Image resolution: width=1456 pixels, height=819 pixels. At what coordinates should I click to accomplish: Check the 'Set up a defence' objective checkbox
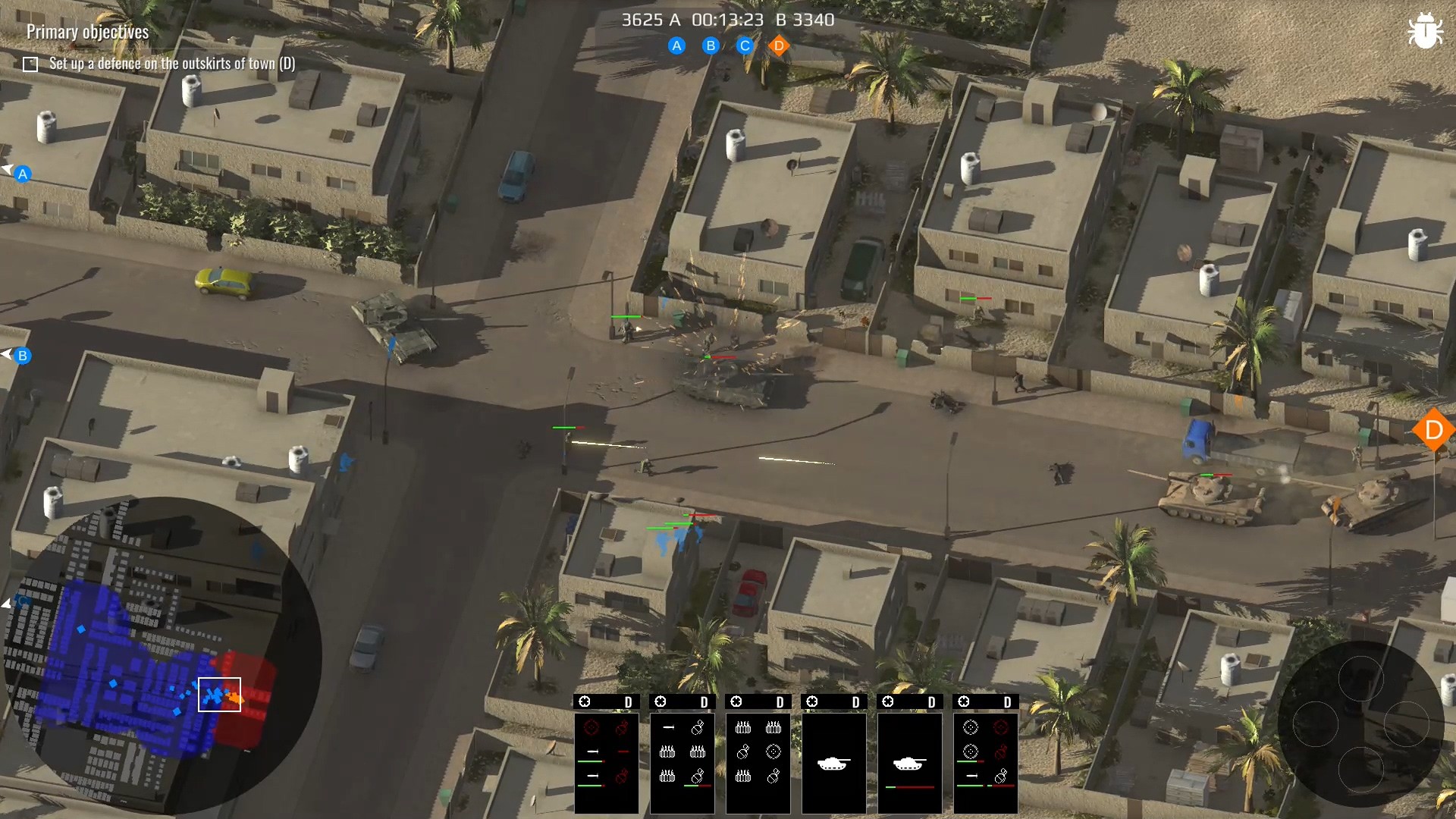click(x=30, y=64)
